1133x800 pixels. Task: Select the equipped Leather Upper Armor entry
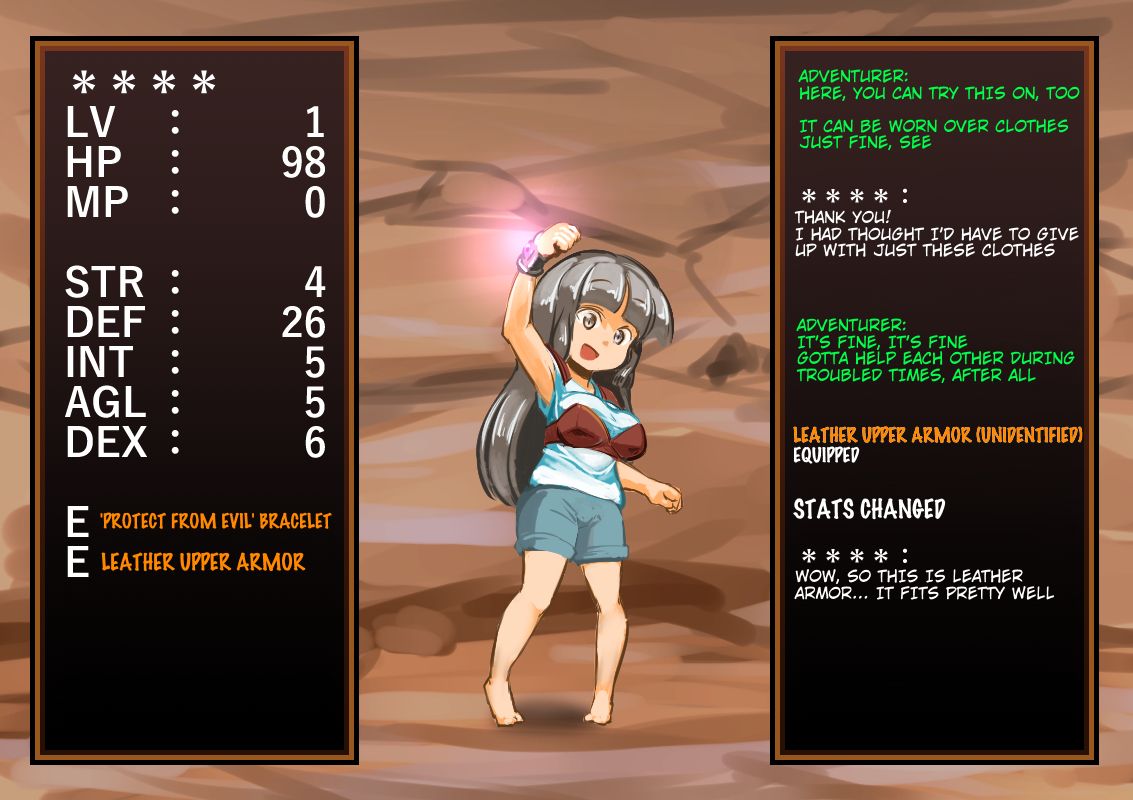pyautogui.click(x=203, y=562)
